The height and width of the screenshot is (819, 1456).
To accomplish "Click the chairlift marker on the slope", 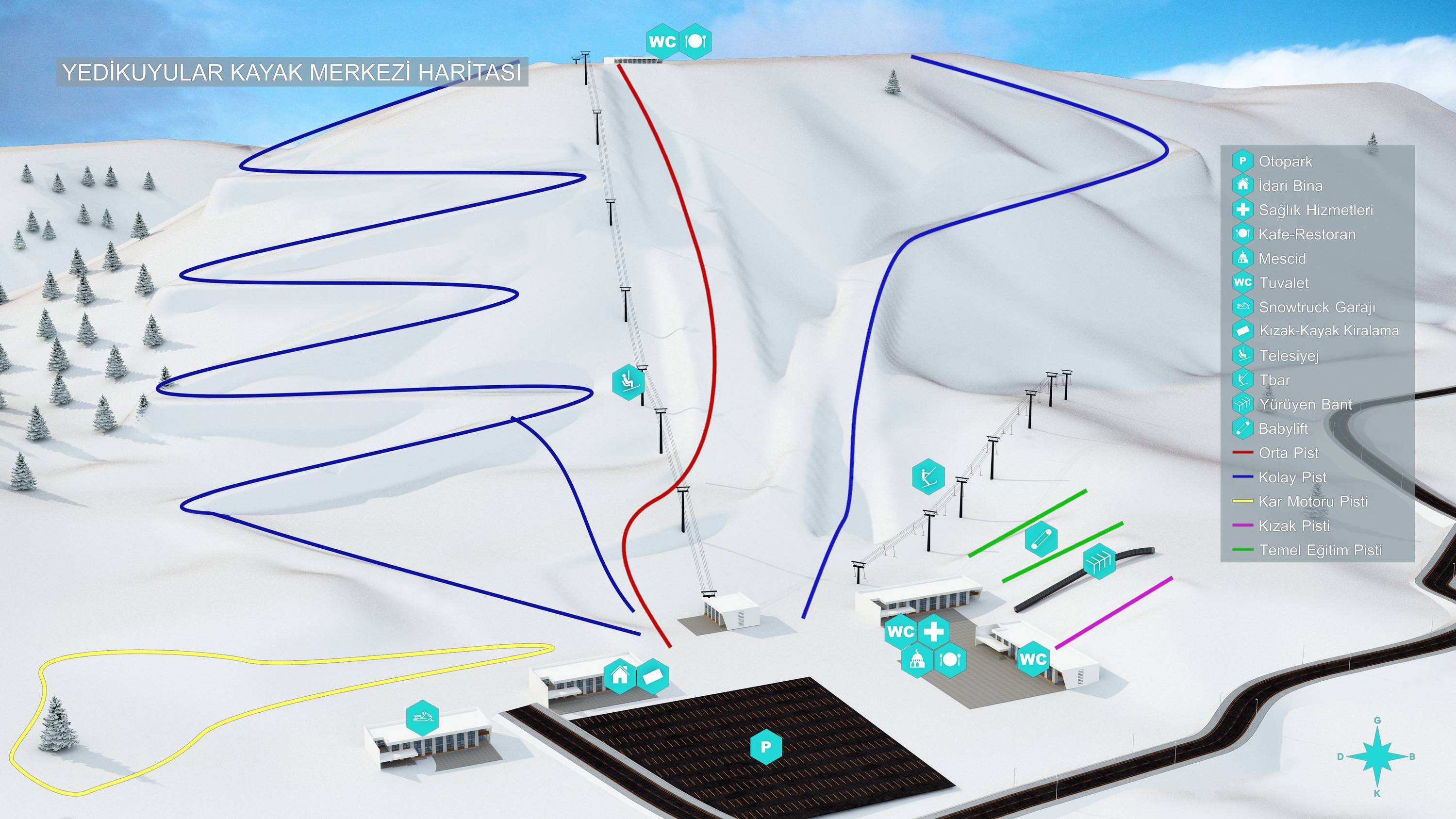I will (629, 382).
